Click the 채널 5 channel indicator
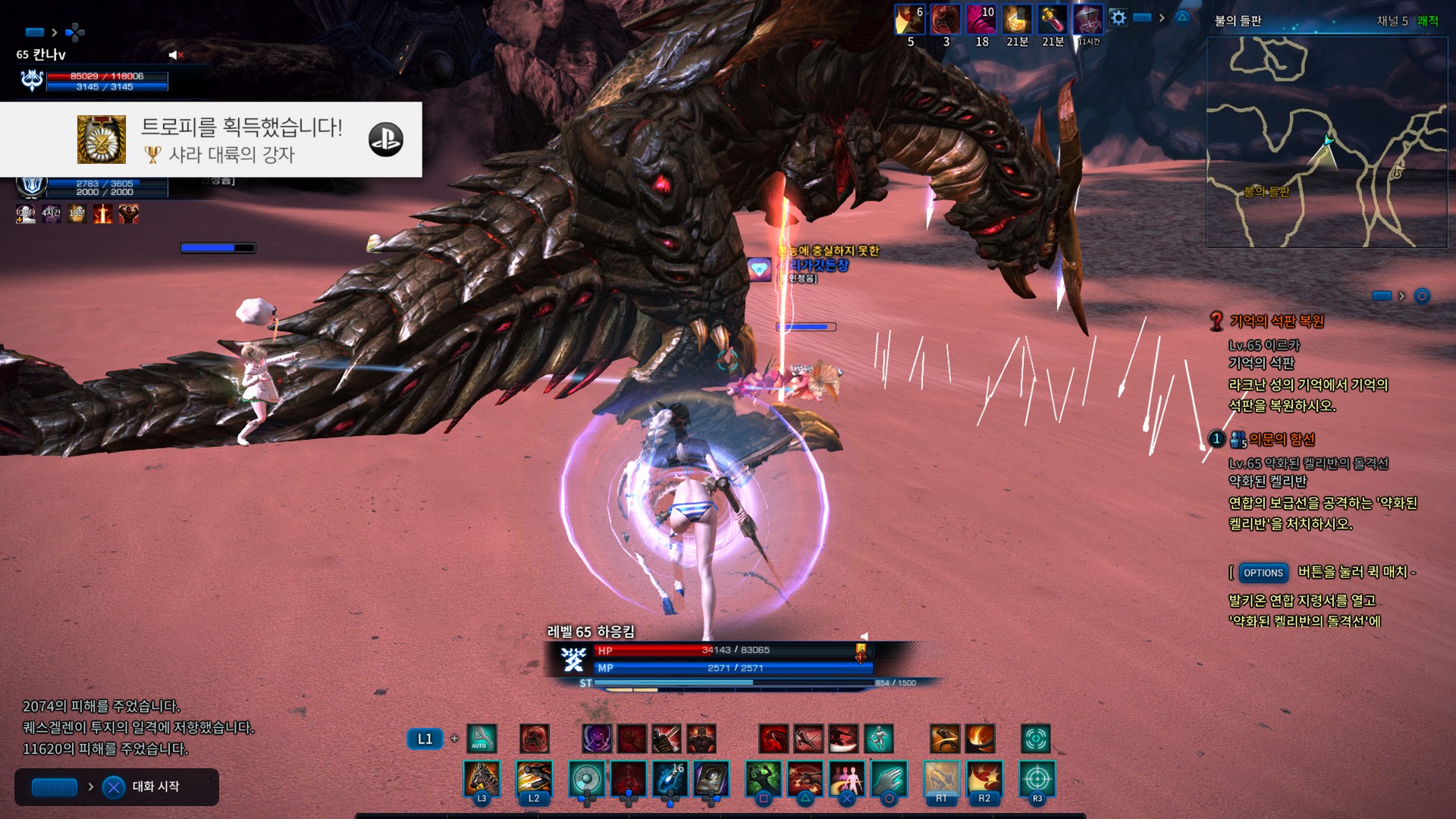This screenshot has width=1456, height=819. (1392, 21)
